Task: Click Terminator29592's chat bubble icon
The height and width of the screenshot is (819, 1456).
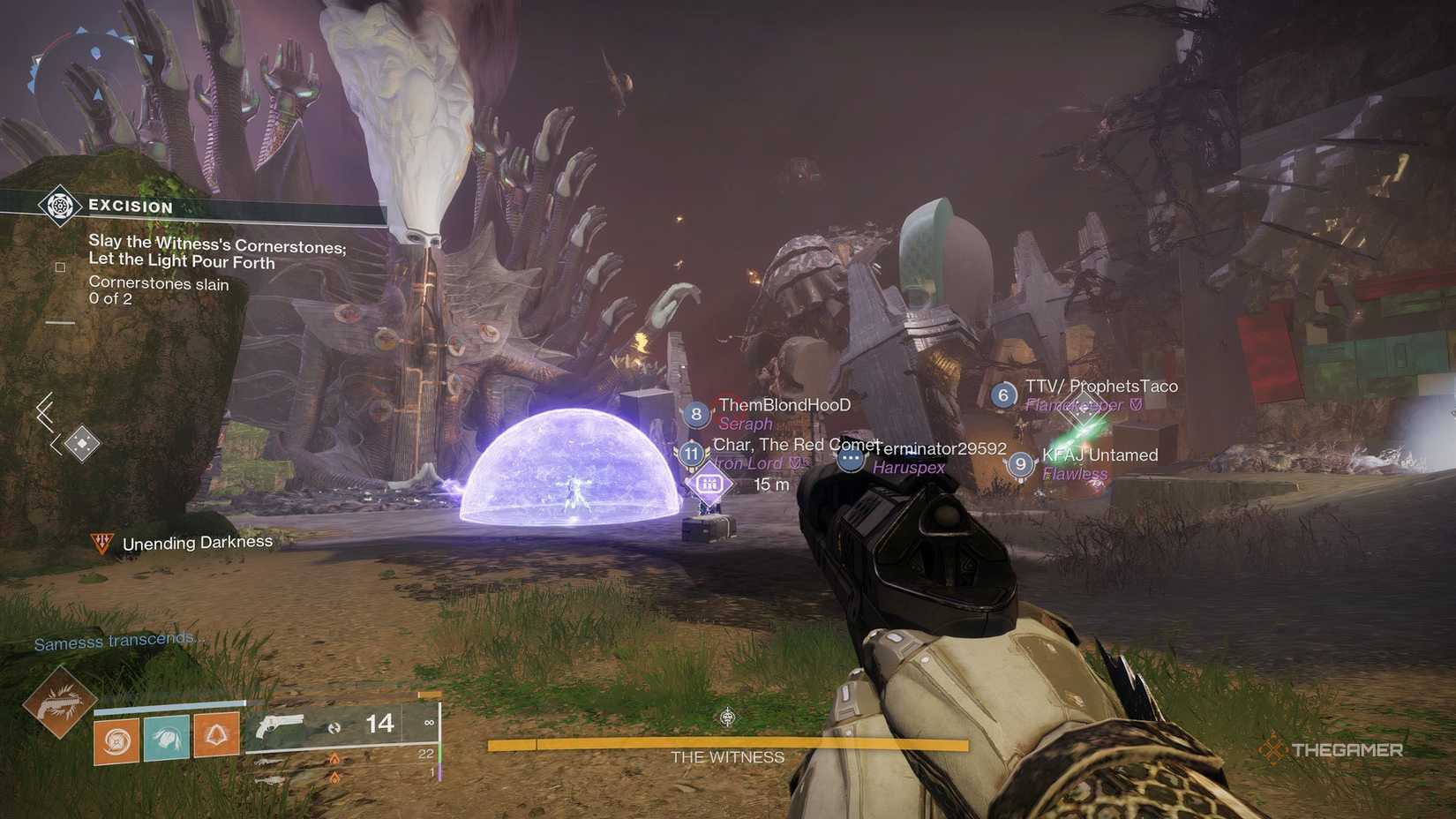Action: point(850,459)
